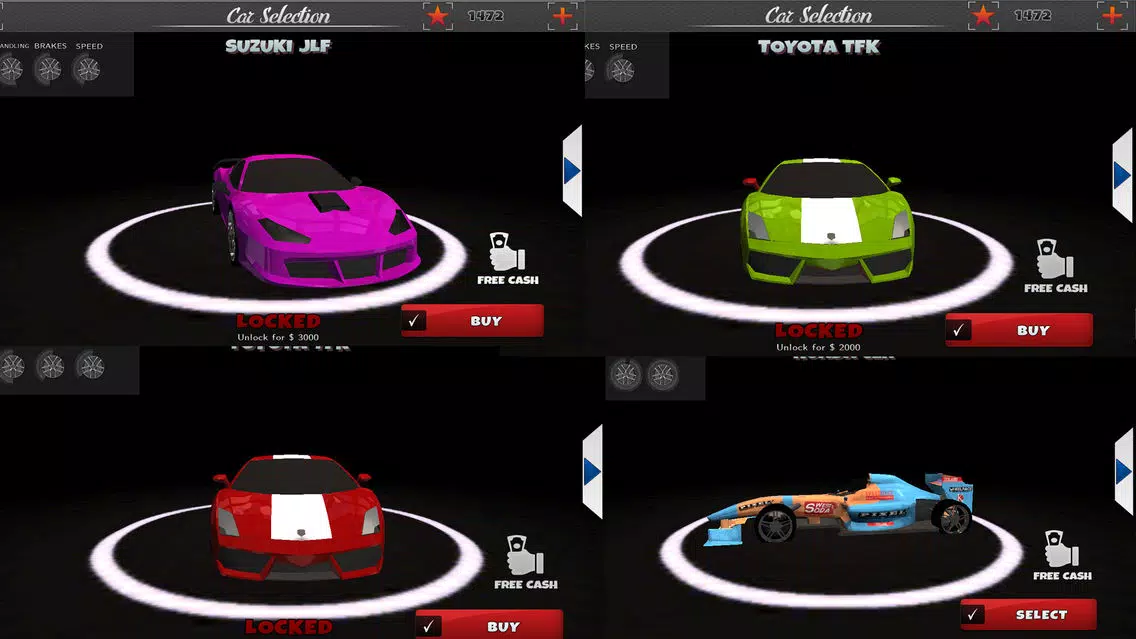
Task: Select the blue formula race car
Action: pyautogui.click(x=1029, y=614)
